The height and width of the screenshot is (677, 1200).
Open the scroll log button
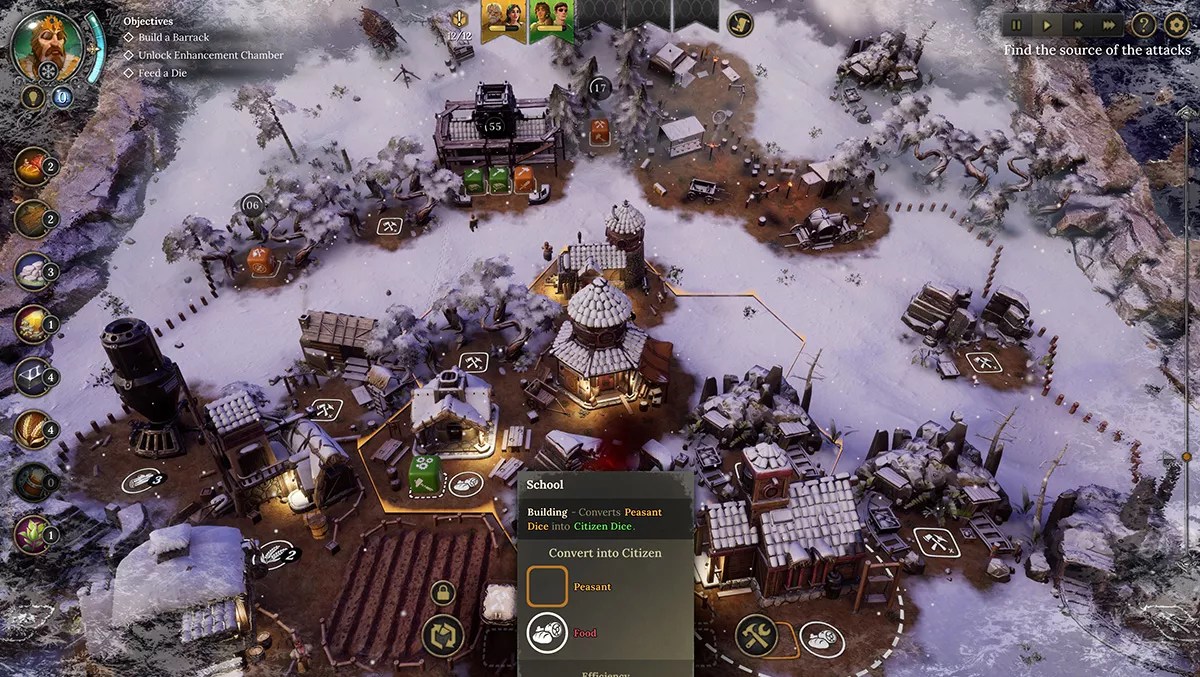pos(739,21)
